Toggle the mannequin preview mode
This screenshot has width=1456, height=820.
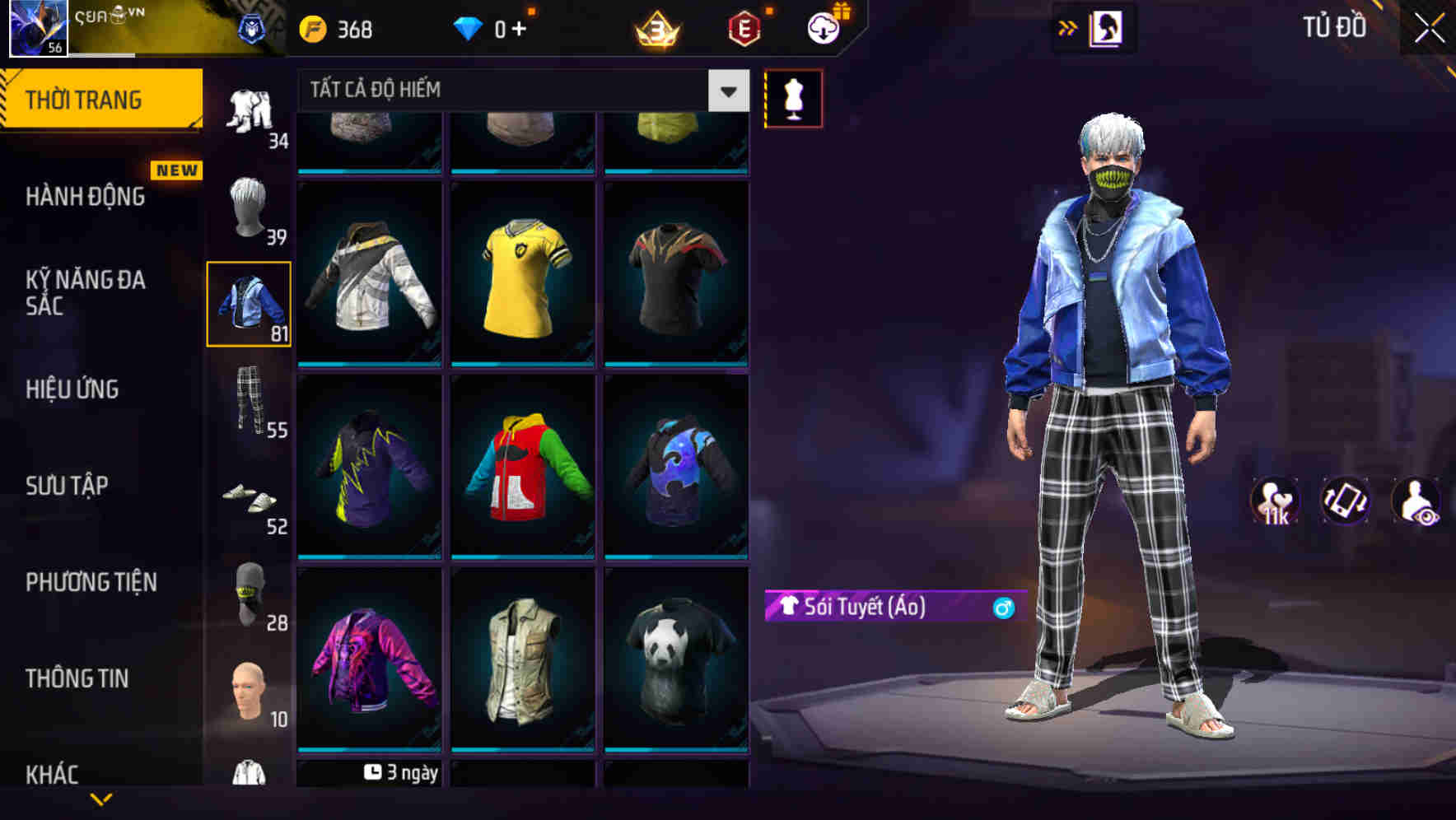click(x=793, y=98)
